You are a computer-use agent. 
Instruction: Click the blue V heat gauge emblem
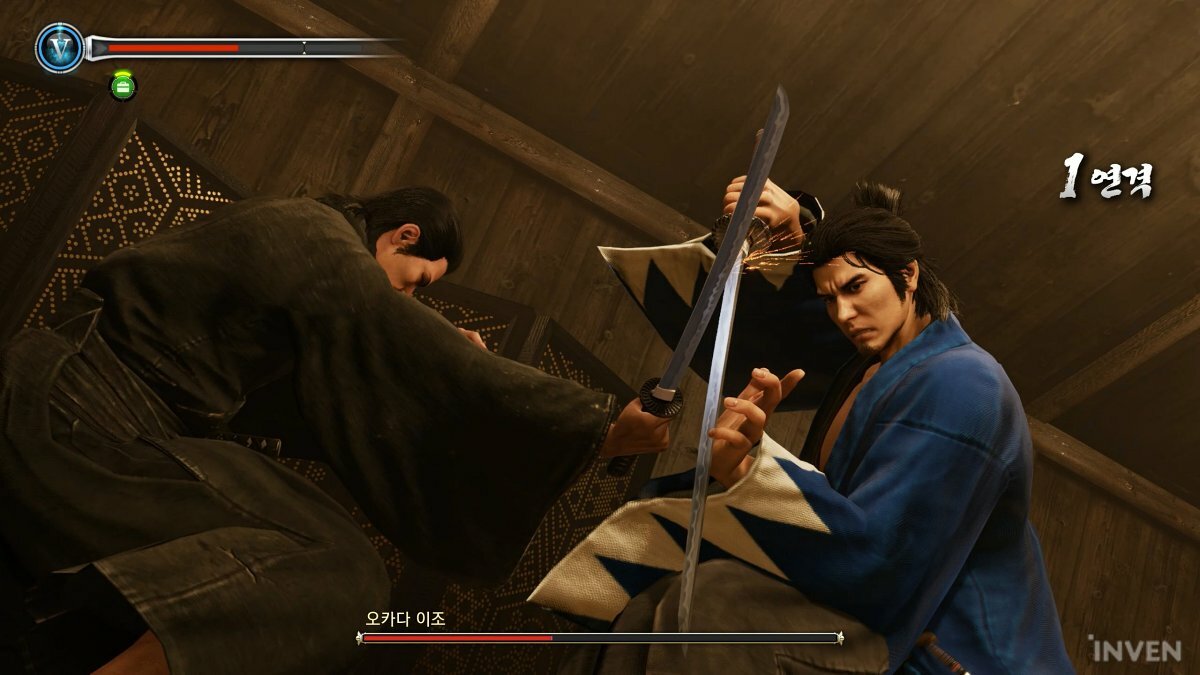pyautogui.click(x=59, y=48)
